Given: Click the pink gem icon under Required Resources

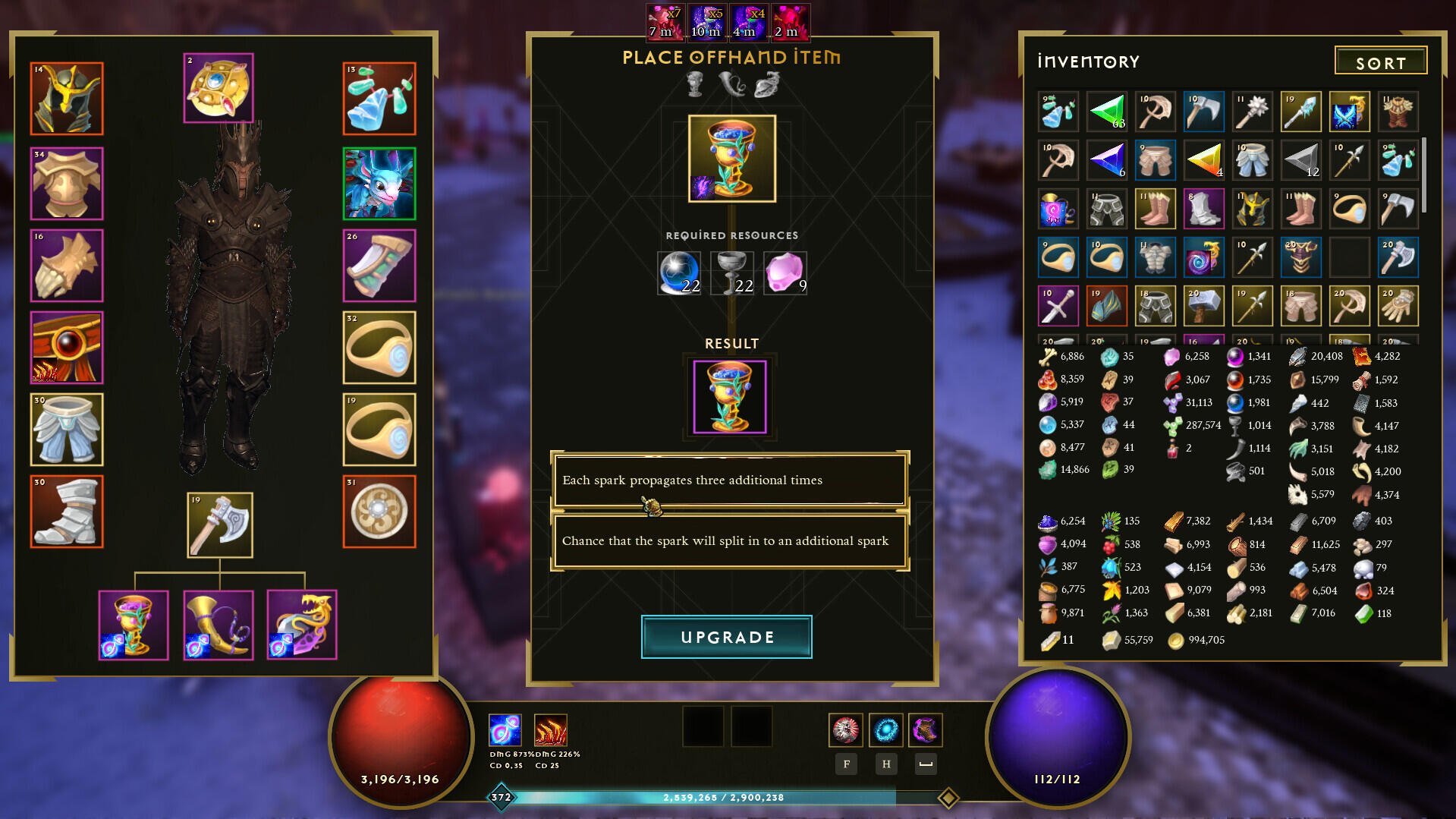Looking at the screenshot, I should [x=785, y=272].
